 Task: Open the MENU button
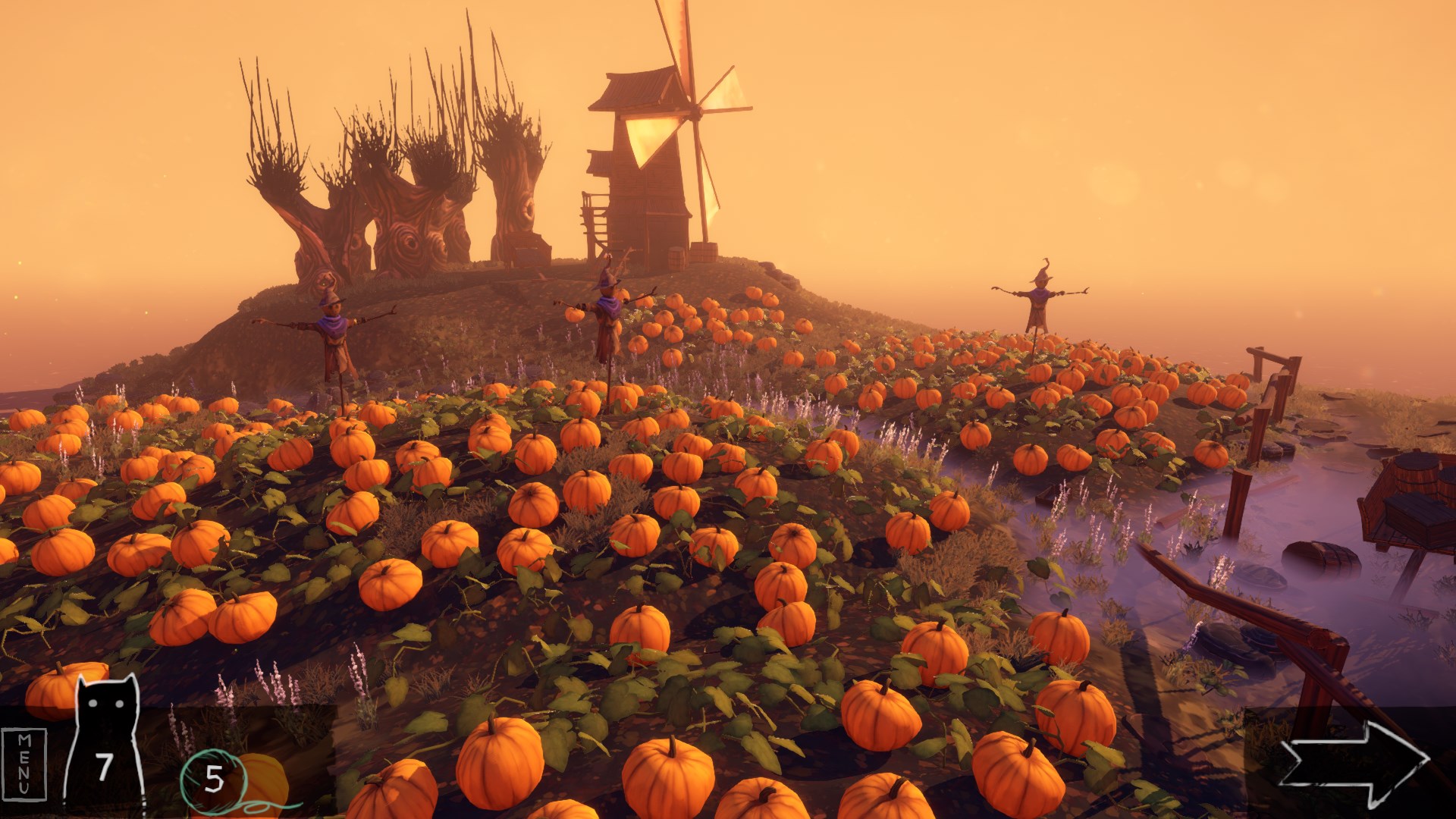pos(24,763)
